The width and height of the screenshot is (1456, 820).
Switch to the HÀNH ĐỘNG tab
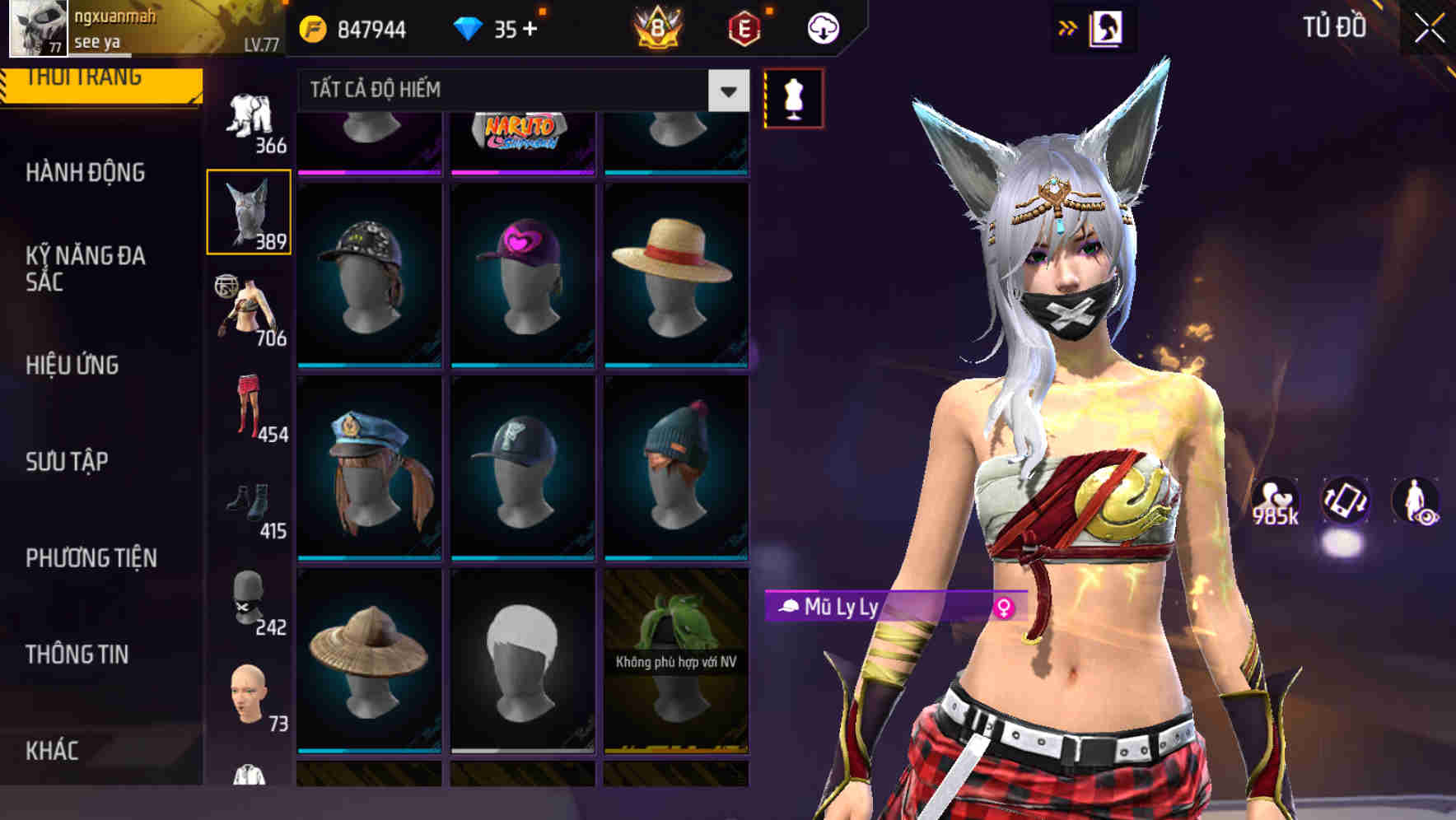click(x=86, y=173)
